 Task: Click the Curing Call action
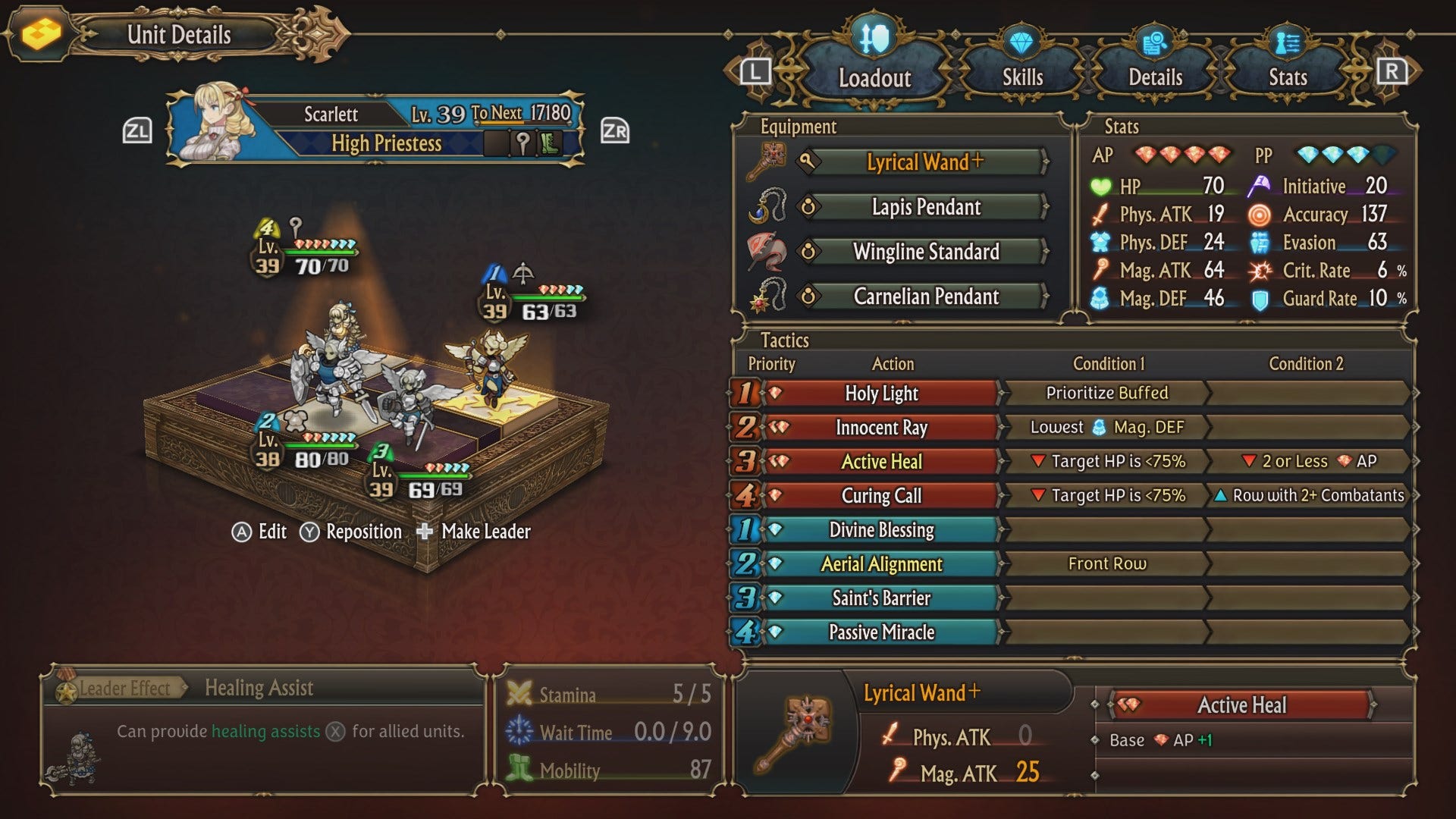pyautogui.click(x=881, y=496)
